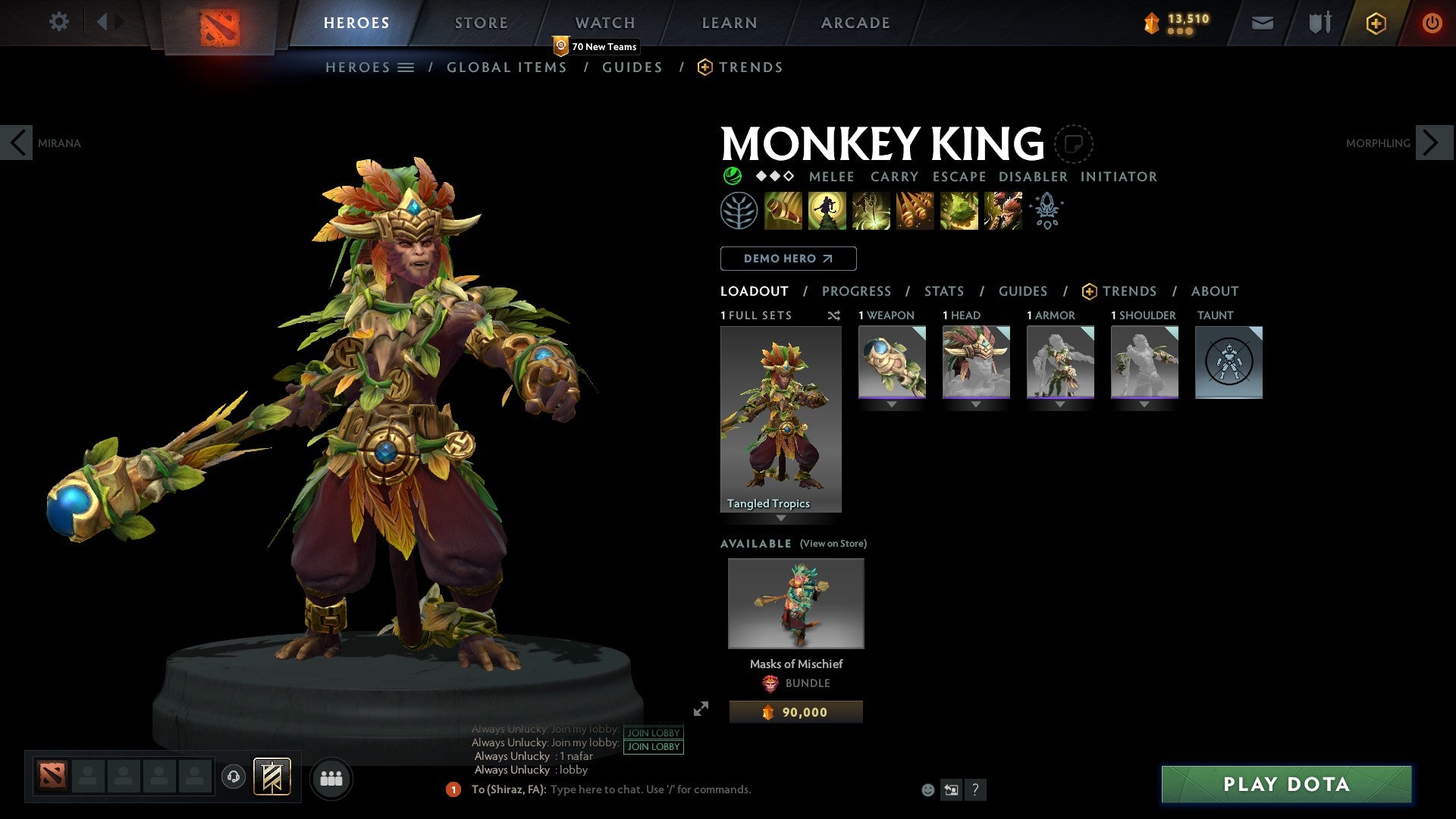This screenshot has width=1456, height=819.
Task: Open the heroes hamburger menu
Action: tap(405, 67)
